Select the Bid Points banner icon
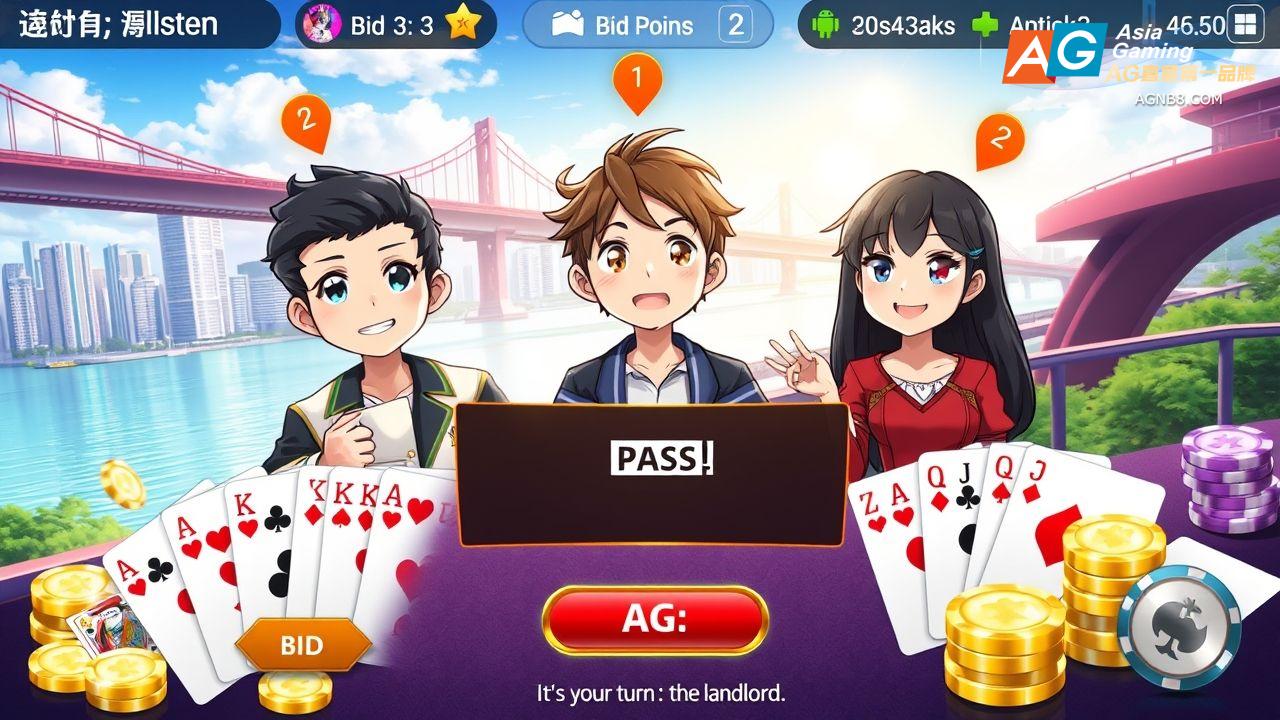Viewport: 1280px width, 720px height. point(569,25)
